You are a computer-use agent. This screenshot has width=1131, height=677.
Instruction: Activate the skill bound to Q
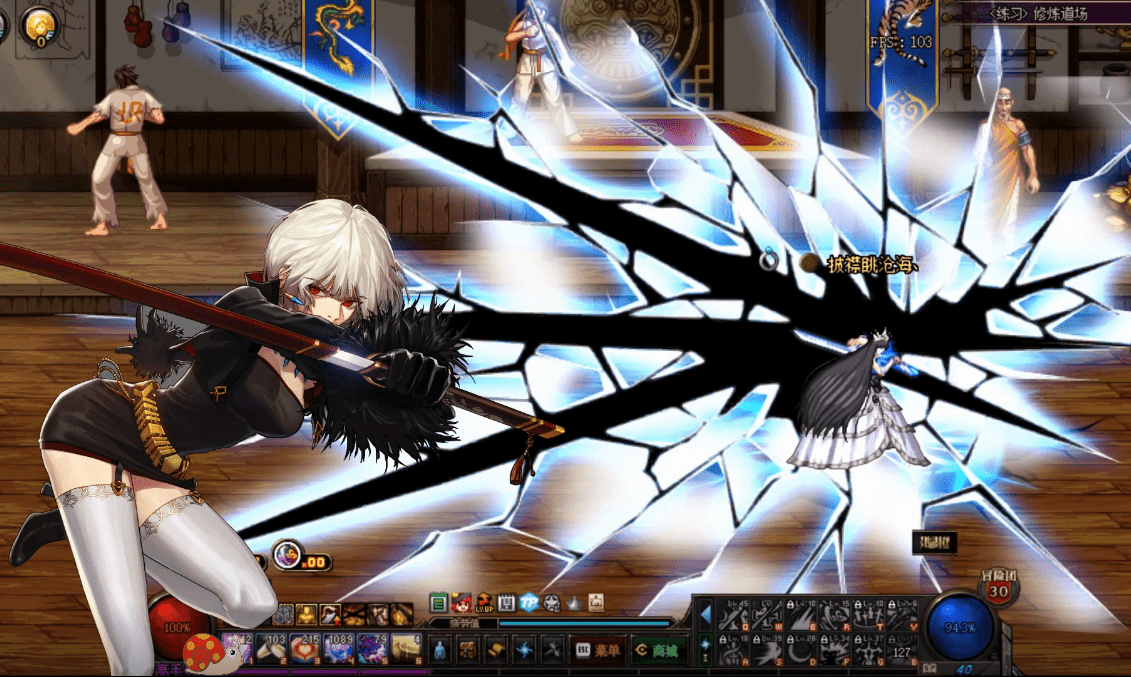coord(733,617)
